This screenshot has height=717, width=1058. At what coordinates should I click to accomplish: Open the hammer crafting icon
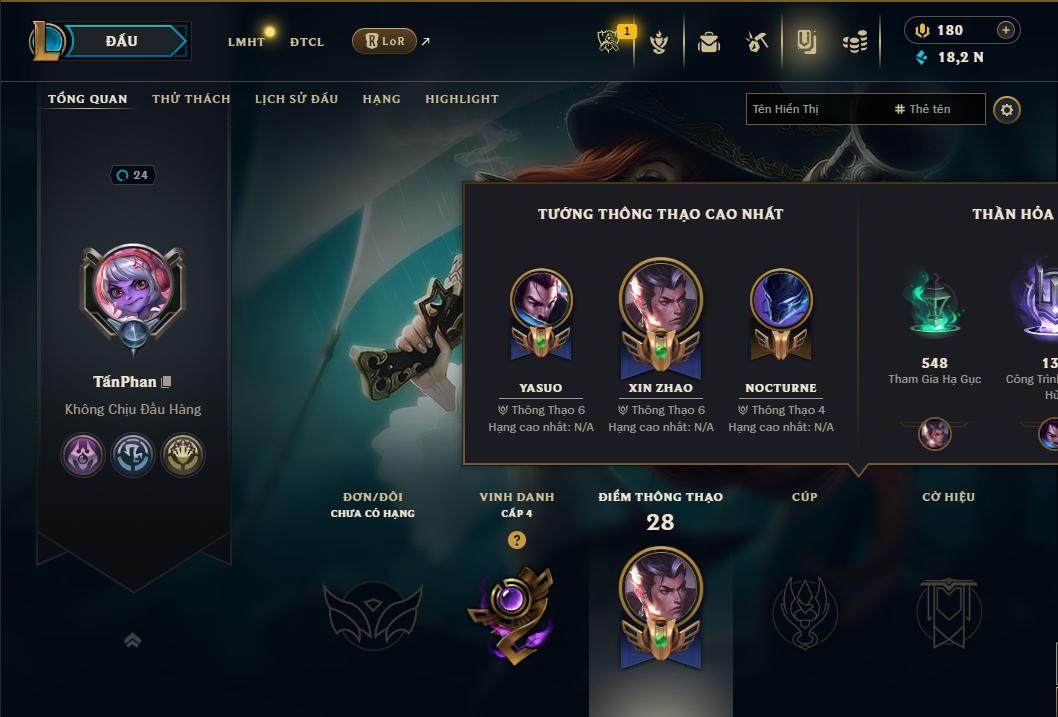(757, 42)
